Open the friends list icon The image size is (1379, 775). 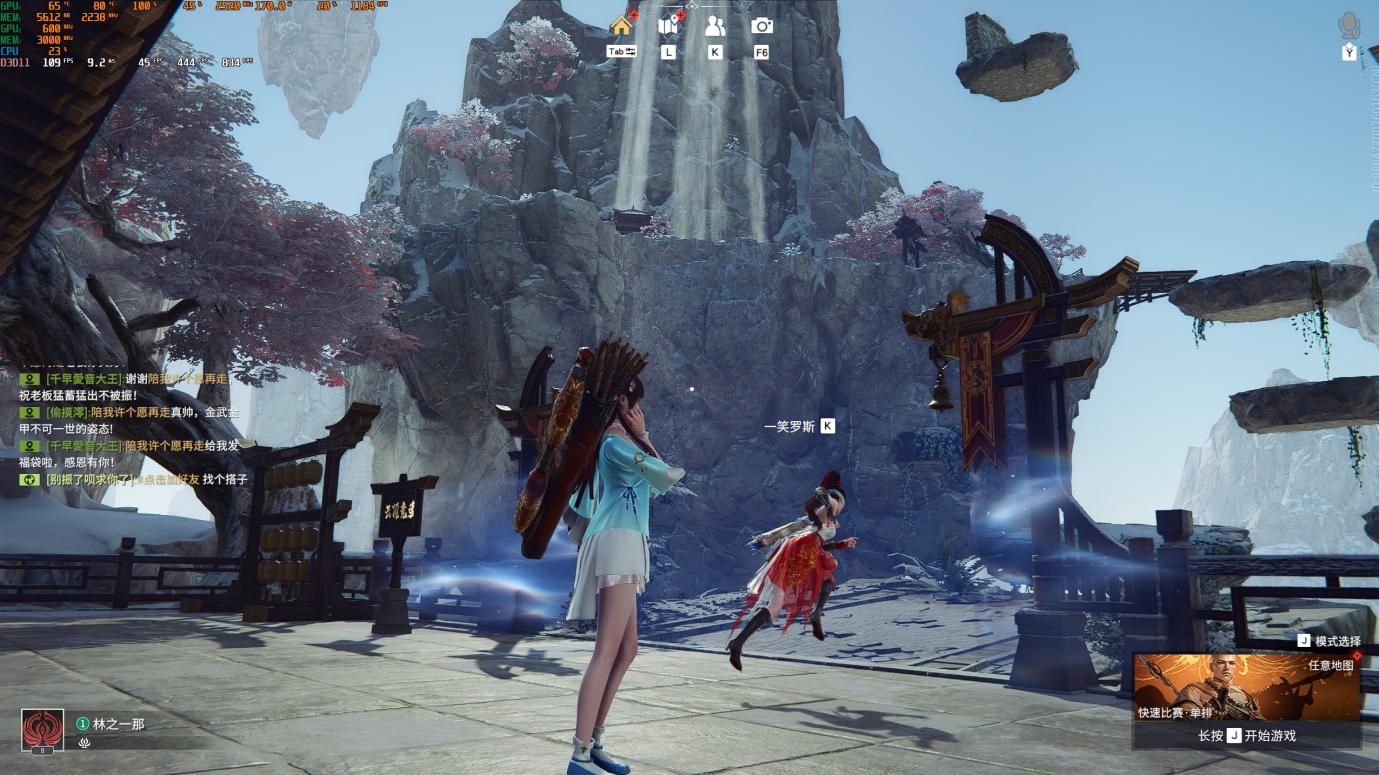[x=714, y=26]
